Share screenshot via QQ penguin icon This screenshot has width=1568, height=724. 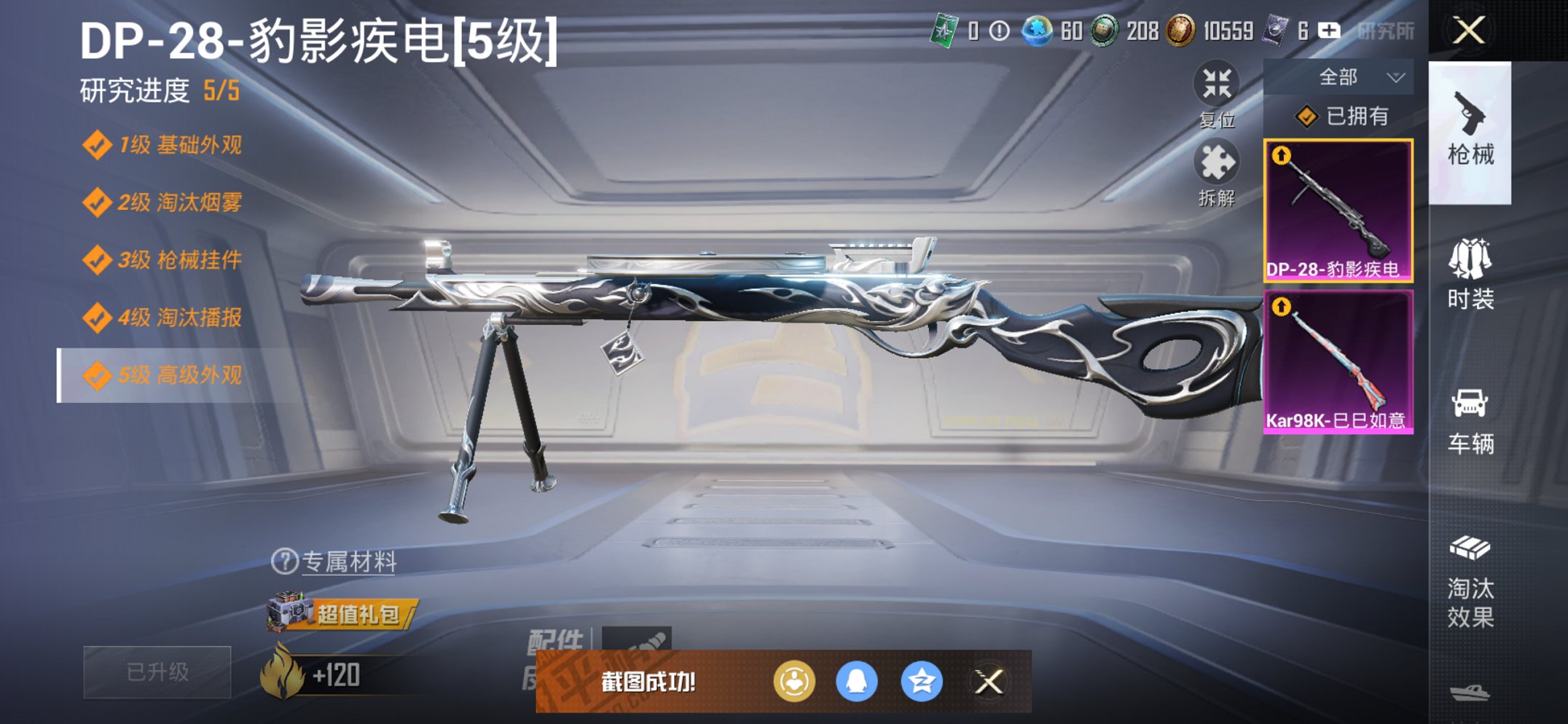pos(859,683)
